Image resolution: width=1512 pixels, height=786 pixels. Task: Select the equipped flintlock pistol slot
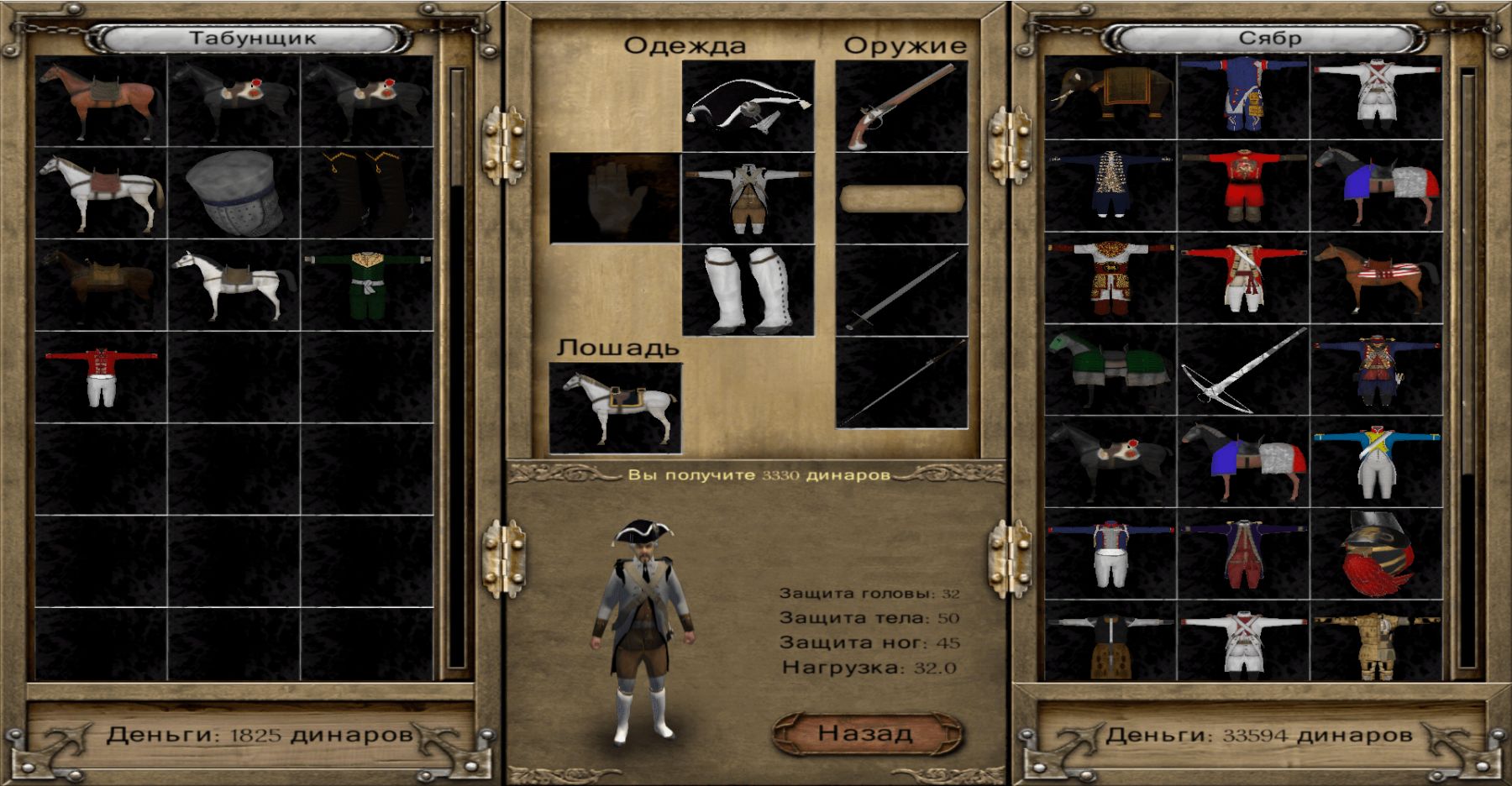point(901,106)
